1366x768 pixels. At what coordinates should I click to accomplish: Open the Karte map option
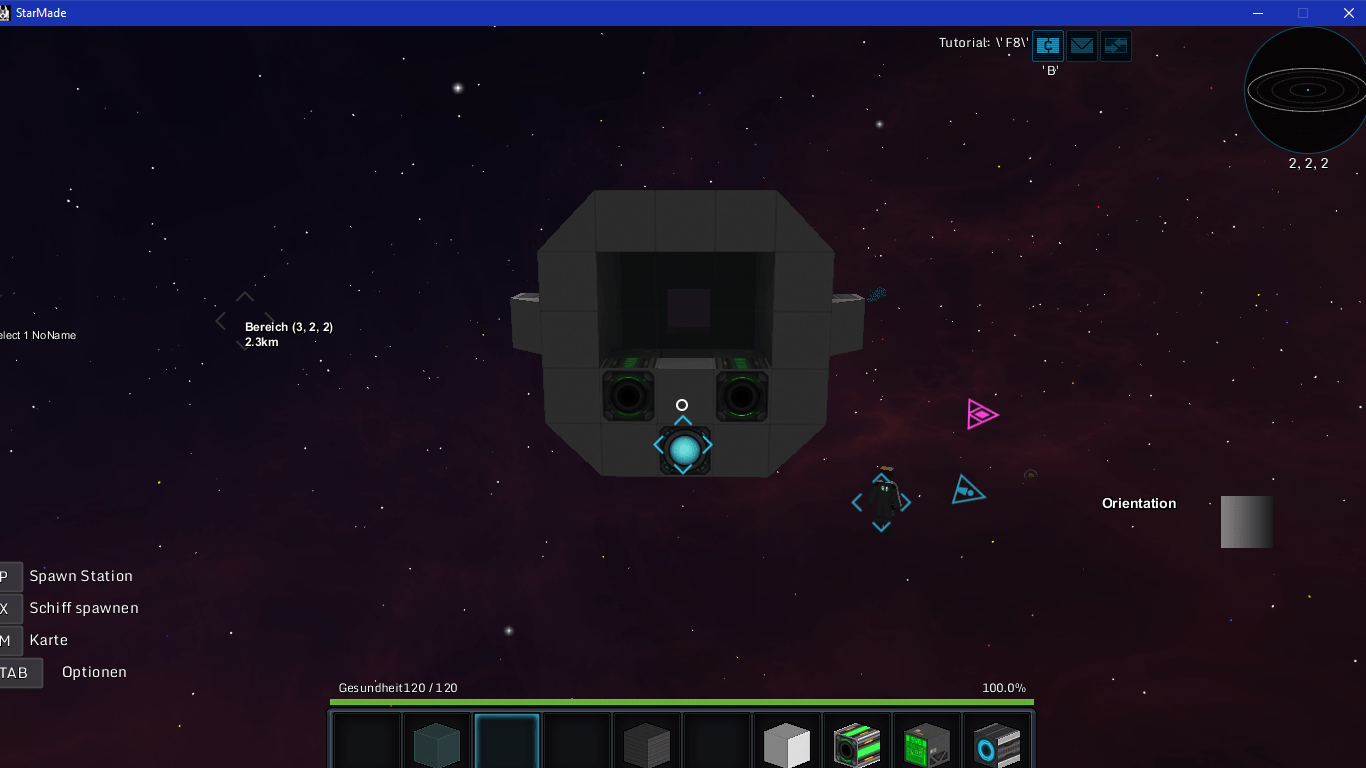pos(49,640)
